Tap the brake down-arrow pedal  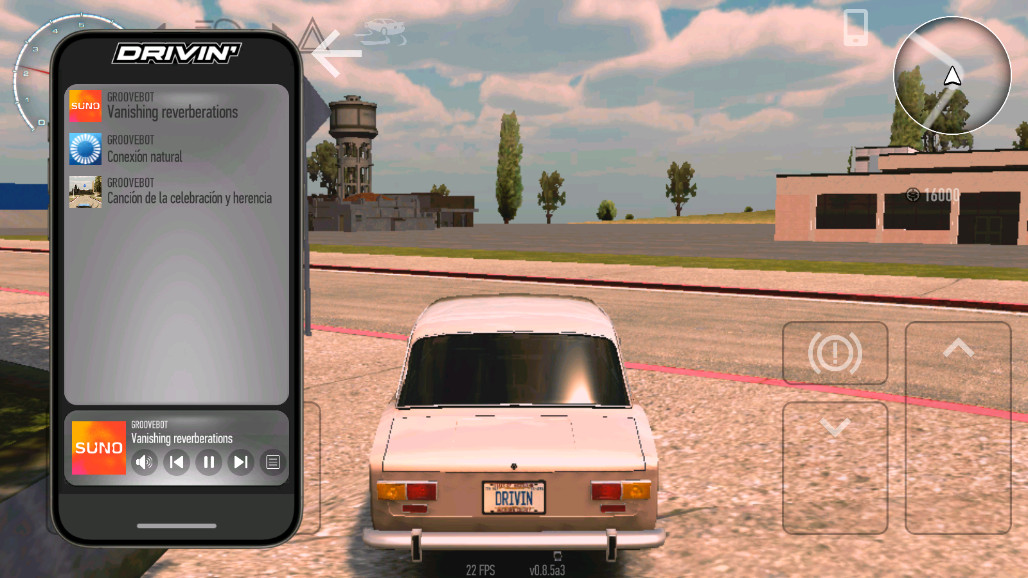tap(835, 467)
